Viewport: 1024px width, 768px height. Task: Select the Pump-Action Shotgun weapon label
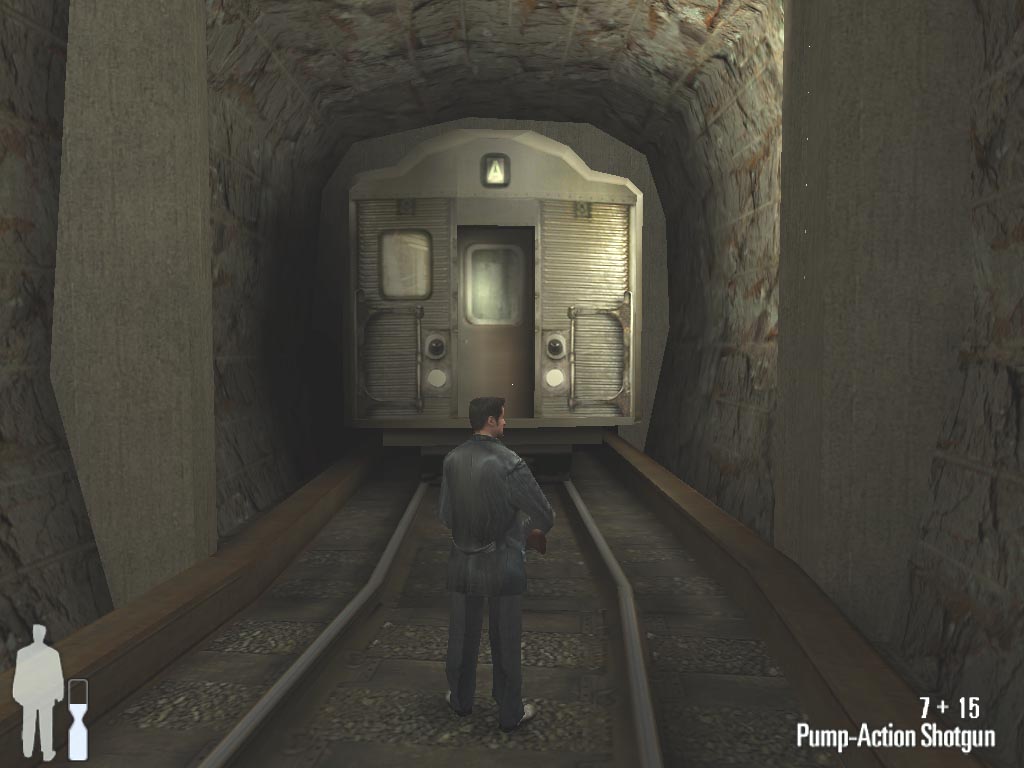point(895,737)
